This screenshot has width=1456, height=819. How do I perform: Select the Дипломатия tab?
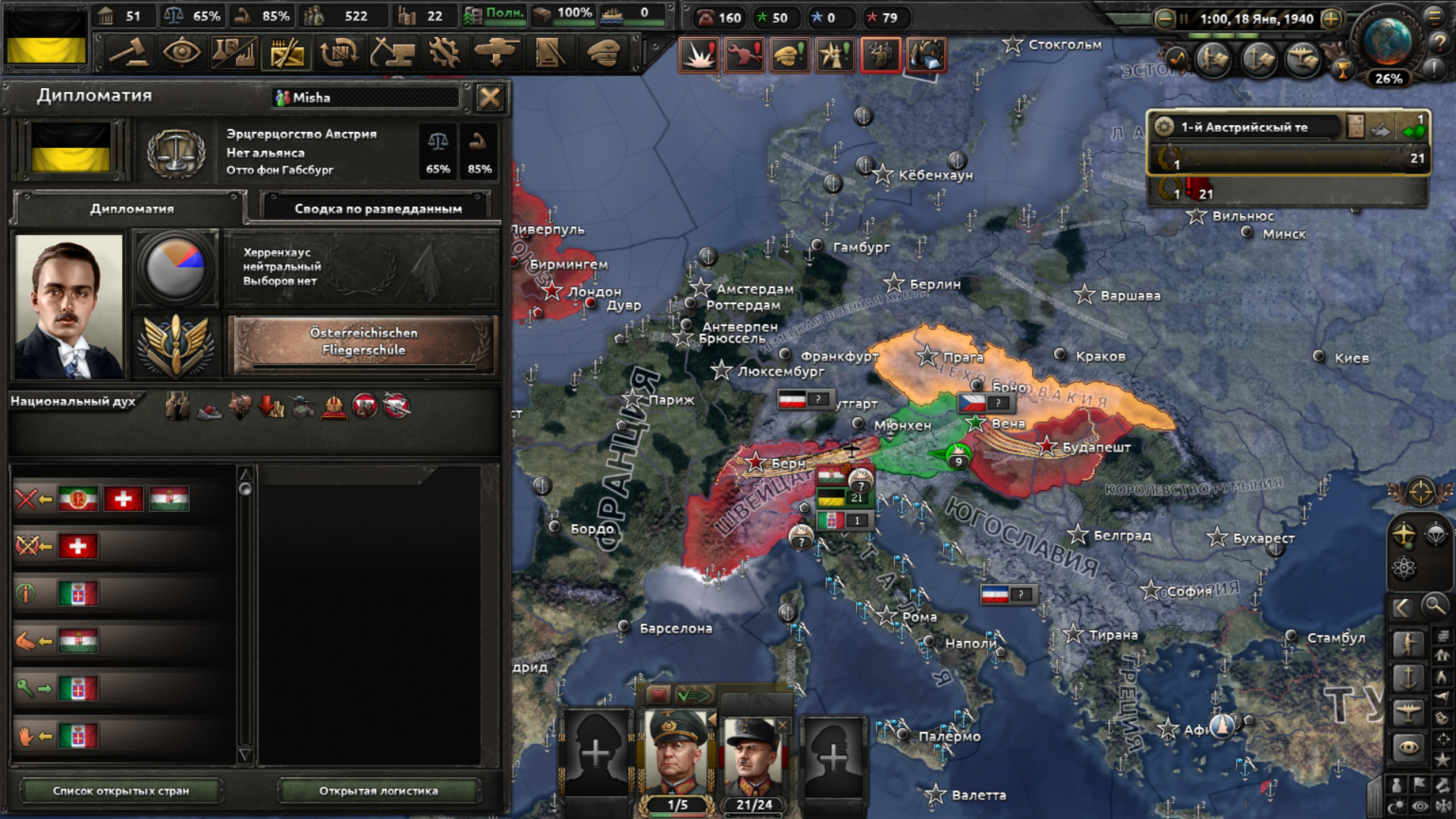pyautogui.click(x=131, y=209)
